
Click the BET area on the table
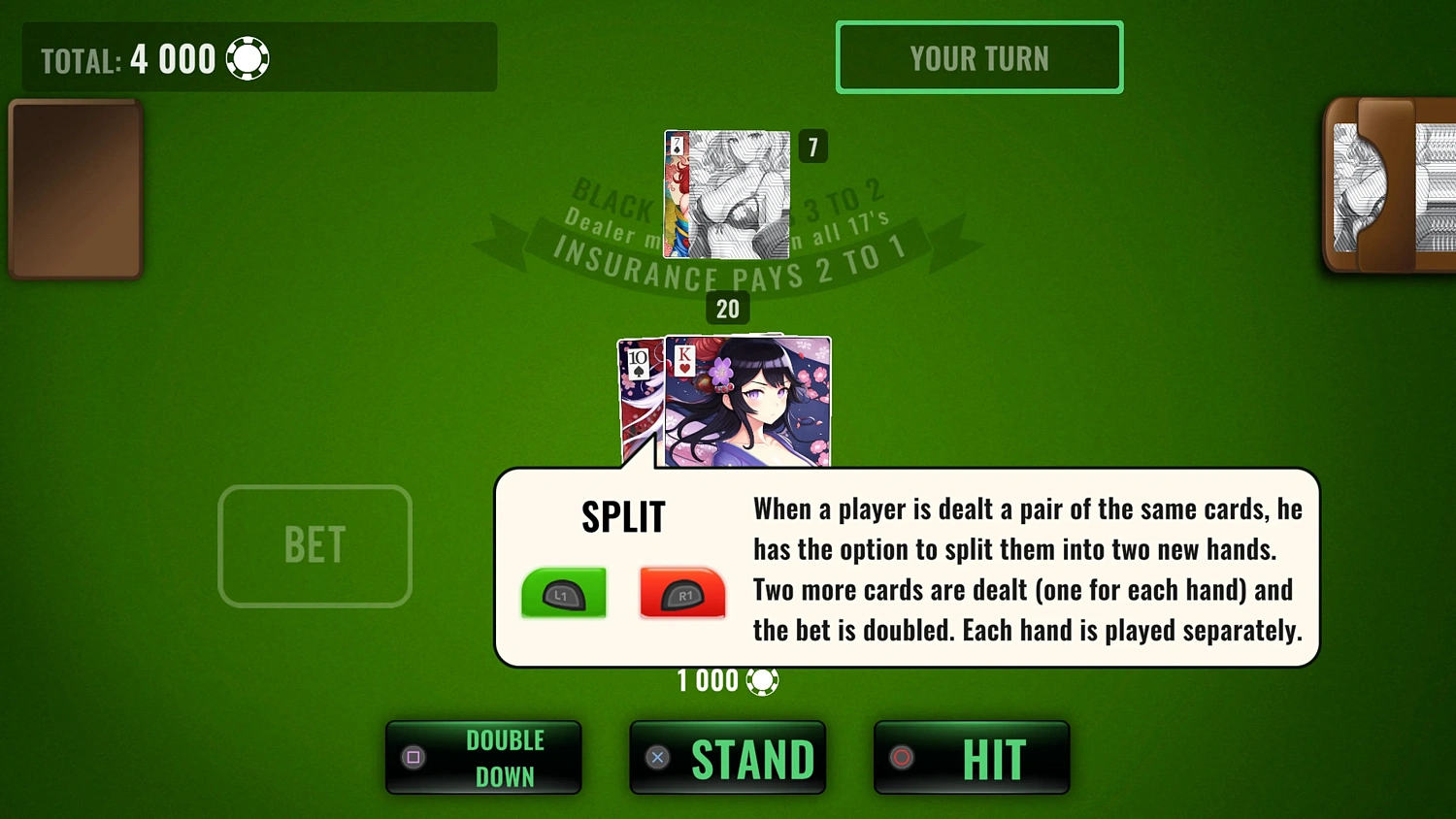coord(314,545)
